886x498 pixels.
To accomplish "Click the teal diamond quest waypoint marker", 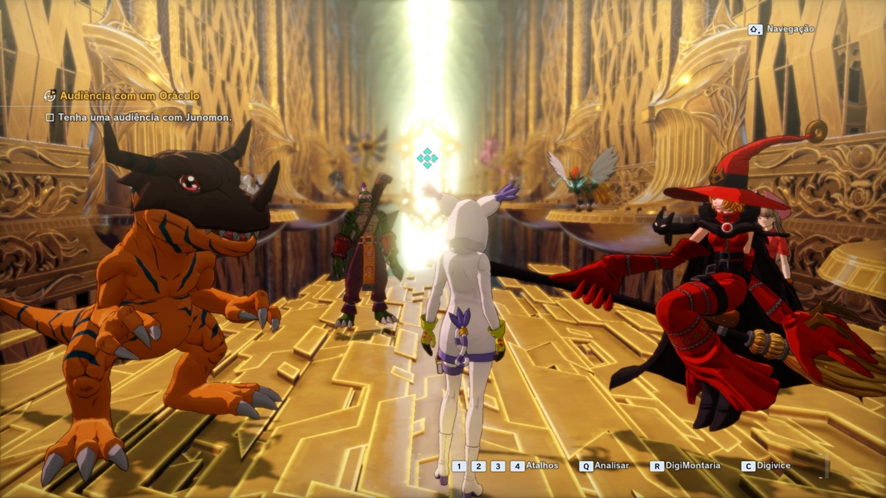I will coord(427,157).
